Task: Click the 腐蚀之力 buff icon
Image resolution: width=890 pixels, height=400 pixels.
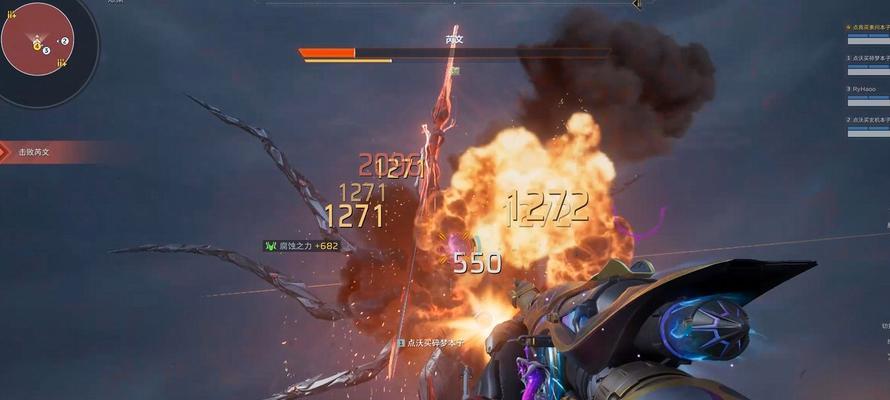Action: tap(270, 245)
